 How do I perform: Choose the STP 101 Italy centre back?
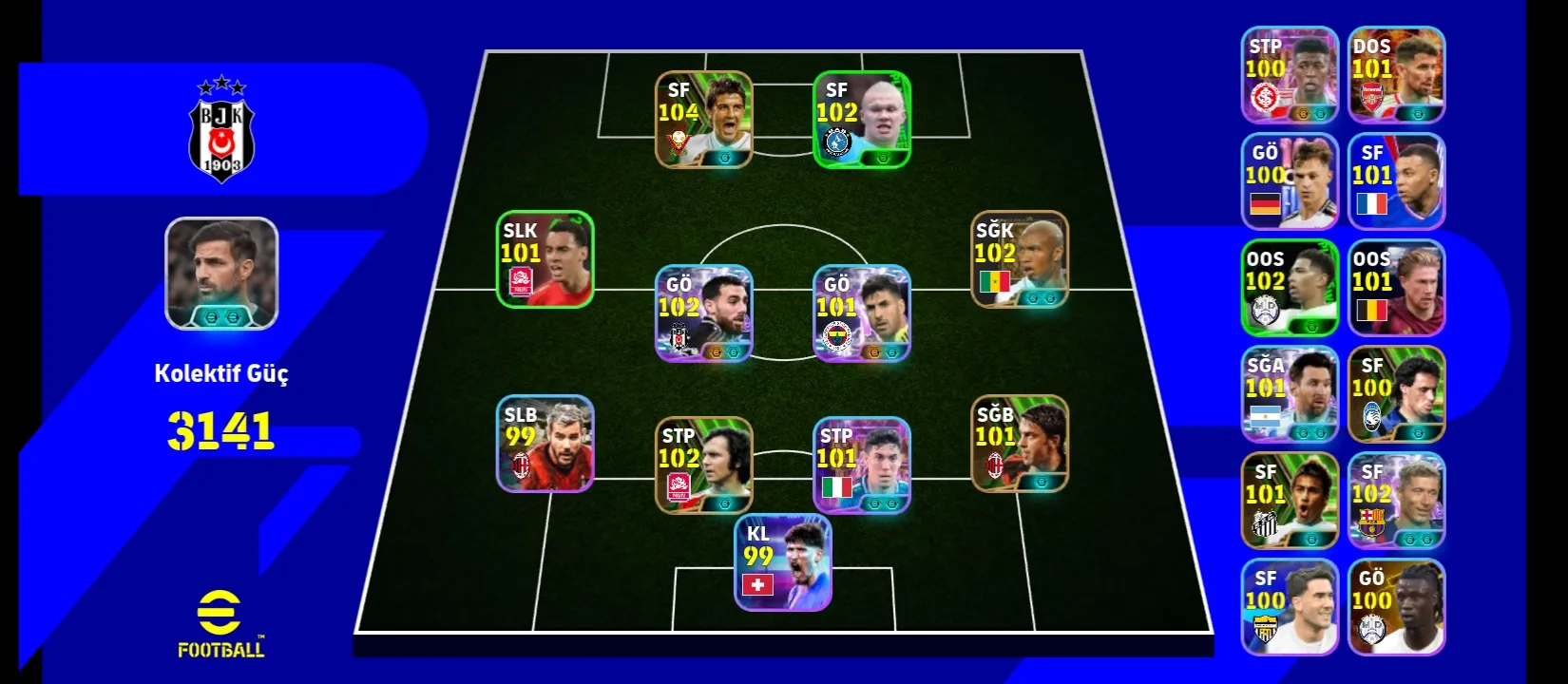pyautogui.click(x=861, y=465)
